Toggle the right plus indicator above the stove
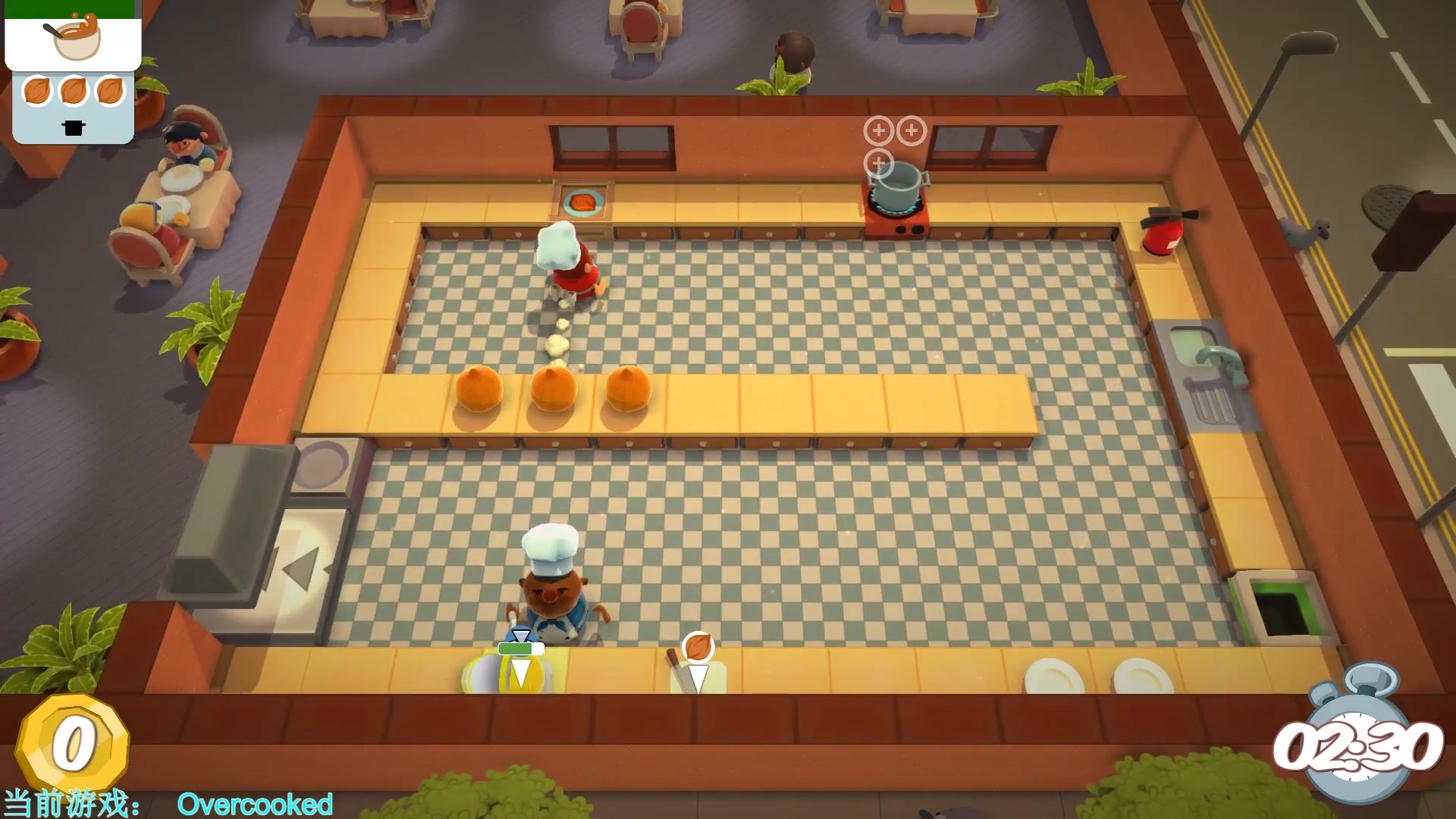The image size is (1456, 819). [x=911, y=130]
